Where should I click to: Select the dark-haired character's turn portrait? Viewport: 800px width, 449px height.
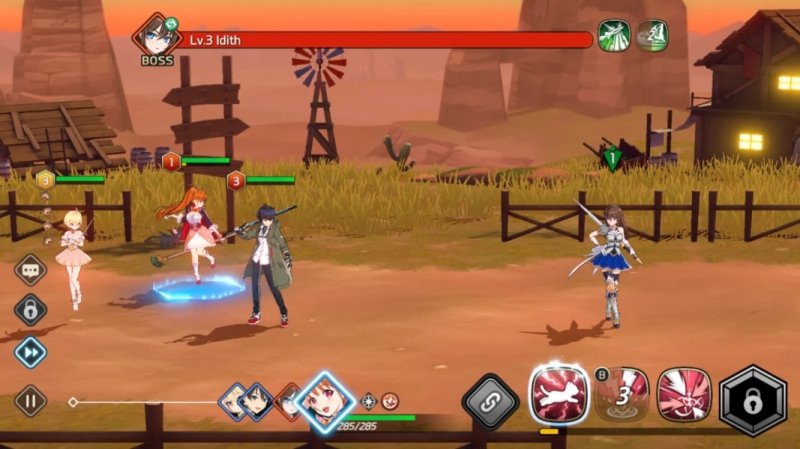click(x=257, y=400)
